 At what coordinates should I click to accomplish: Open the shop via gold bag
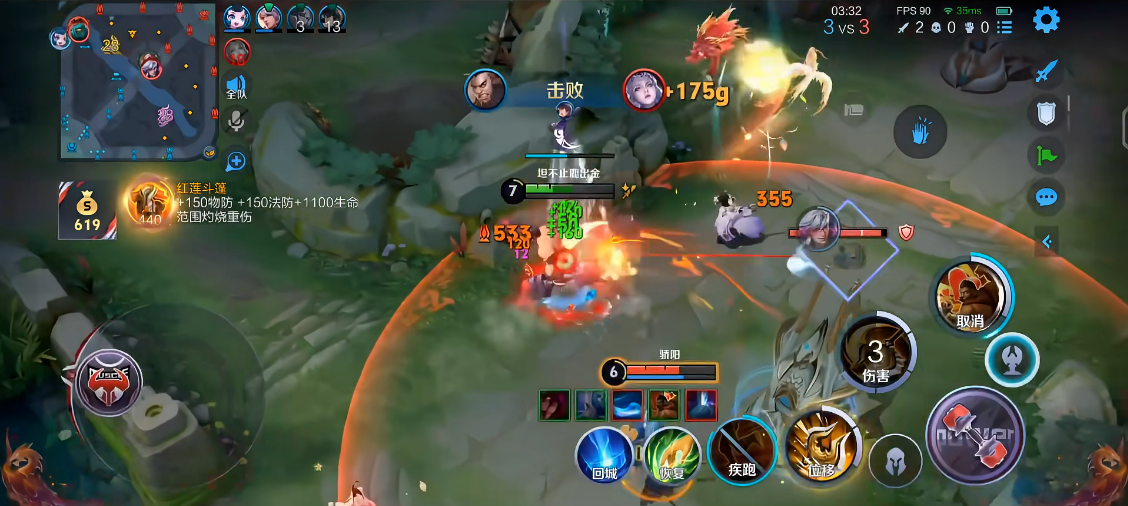tap(87, 210)
